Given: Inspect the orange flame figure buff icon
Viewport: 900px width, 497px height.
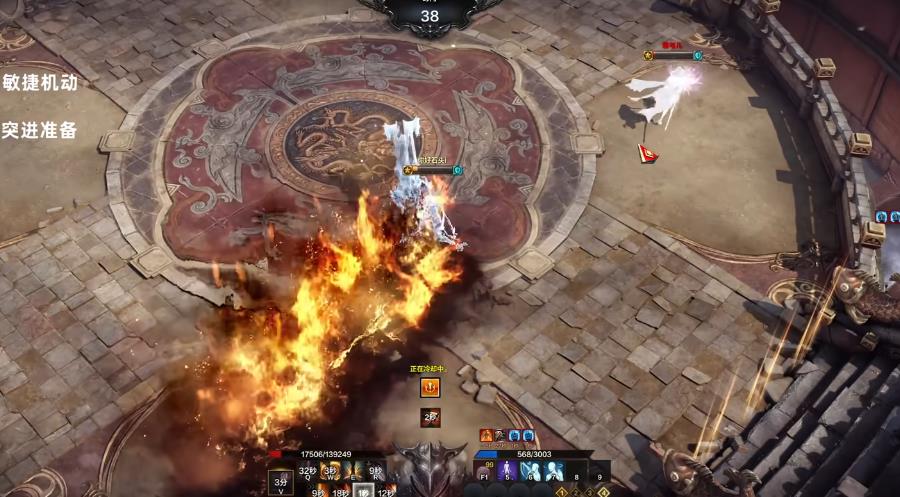Looking at the screenshot, I should coord(487,435).
